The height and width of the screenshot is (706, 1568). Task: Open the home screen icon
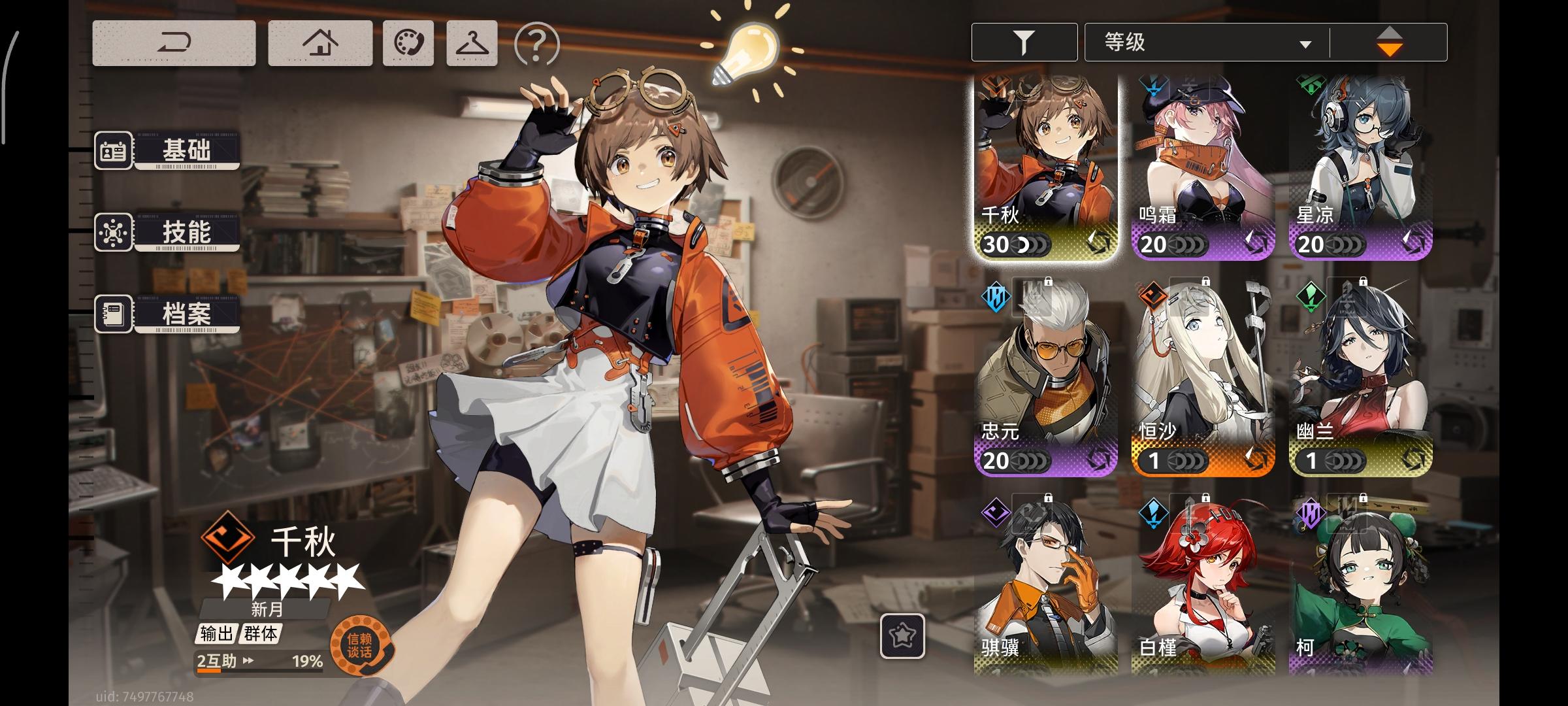point(318,42)
